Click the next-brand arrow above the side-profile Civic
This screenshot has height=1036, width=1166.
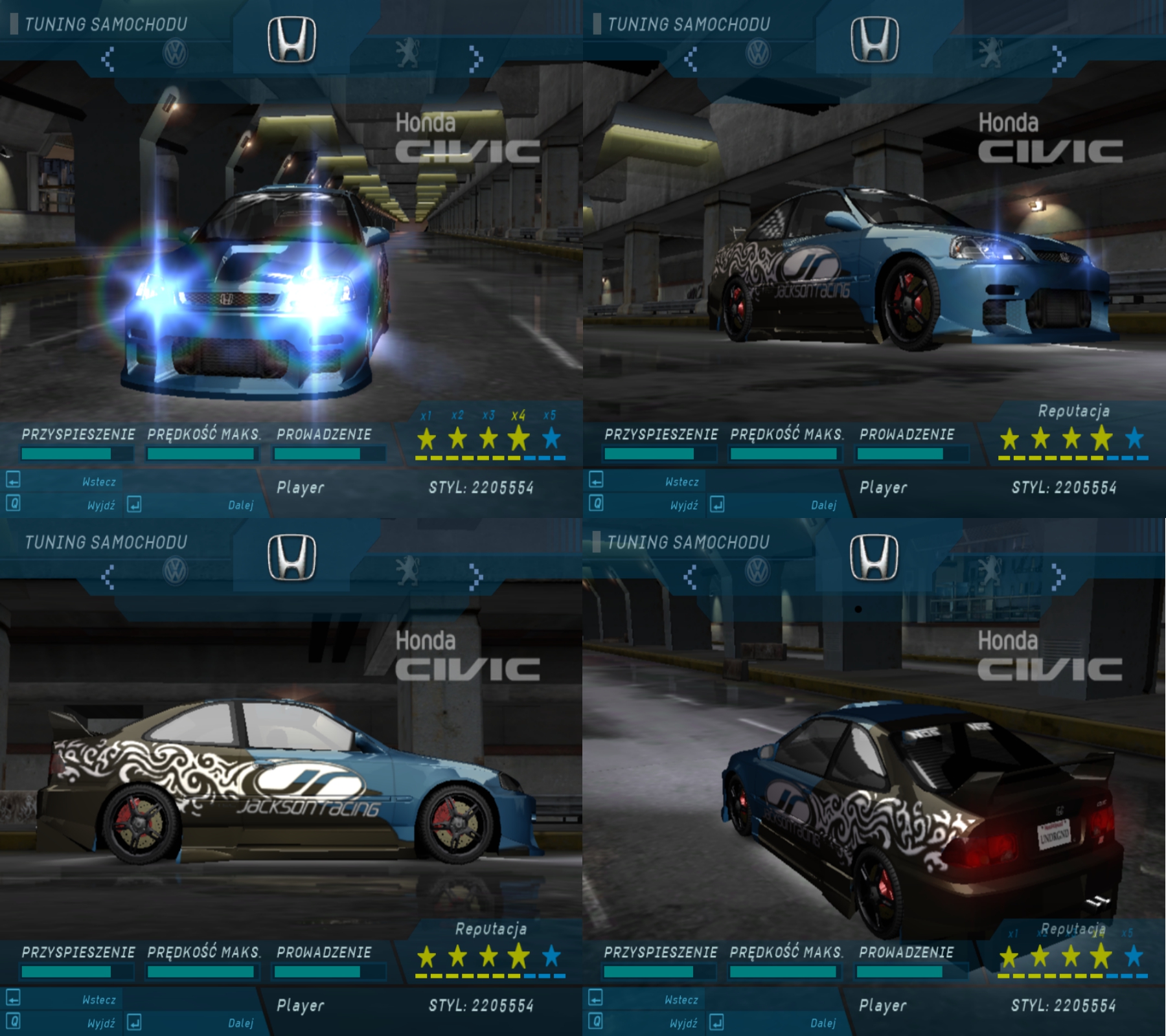476,576
